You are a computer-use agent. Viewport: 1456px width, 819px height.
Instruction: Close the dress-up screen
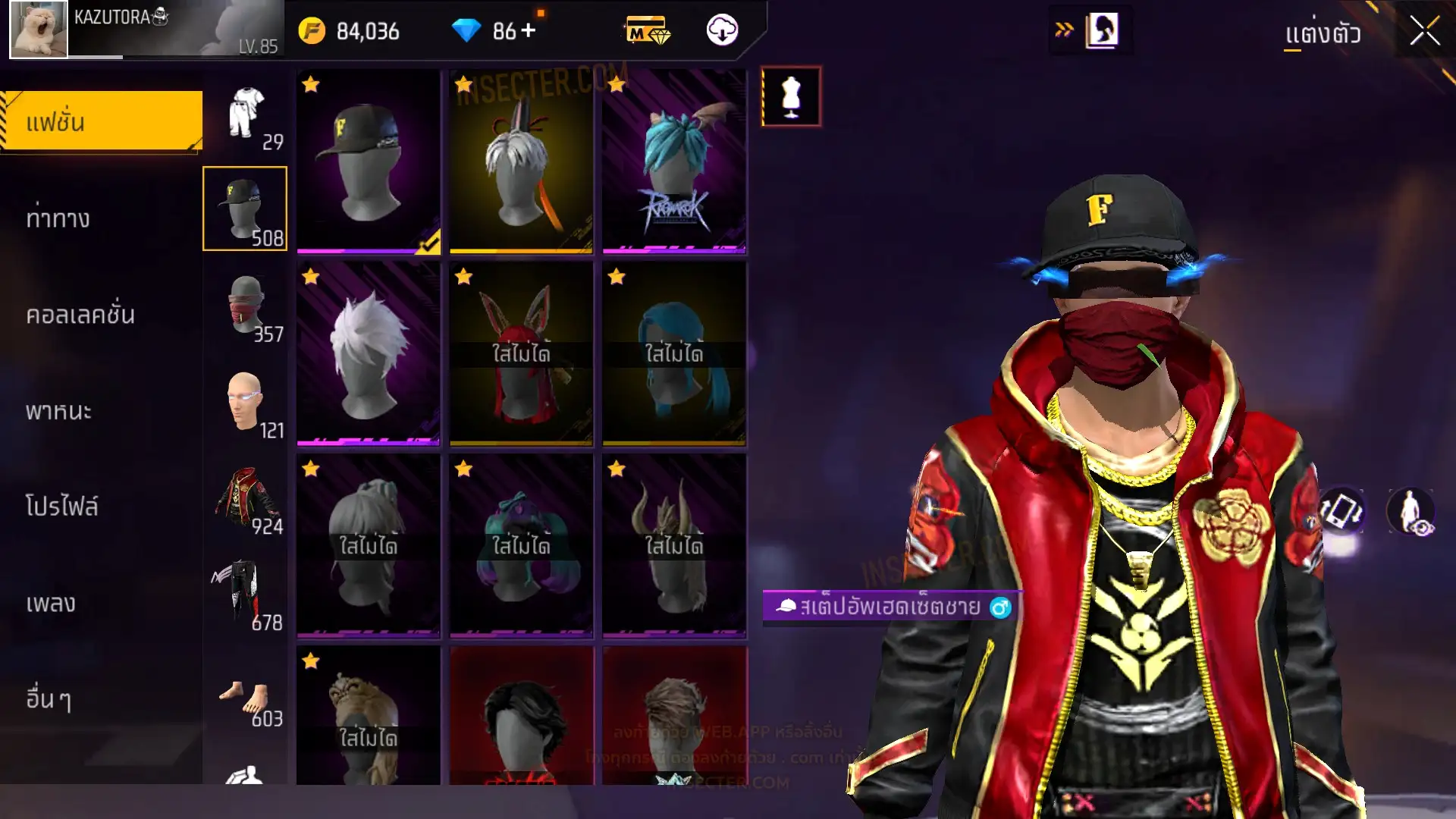click(x=1424, y=32)
